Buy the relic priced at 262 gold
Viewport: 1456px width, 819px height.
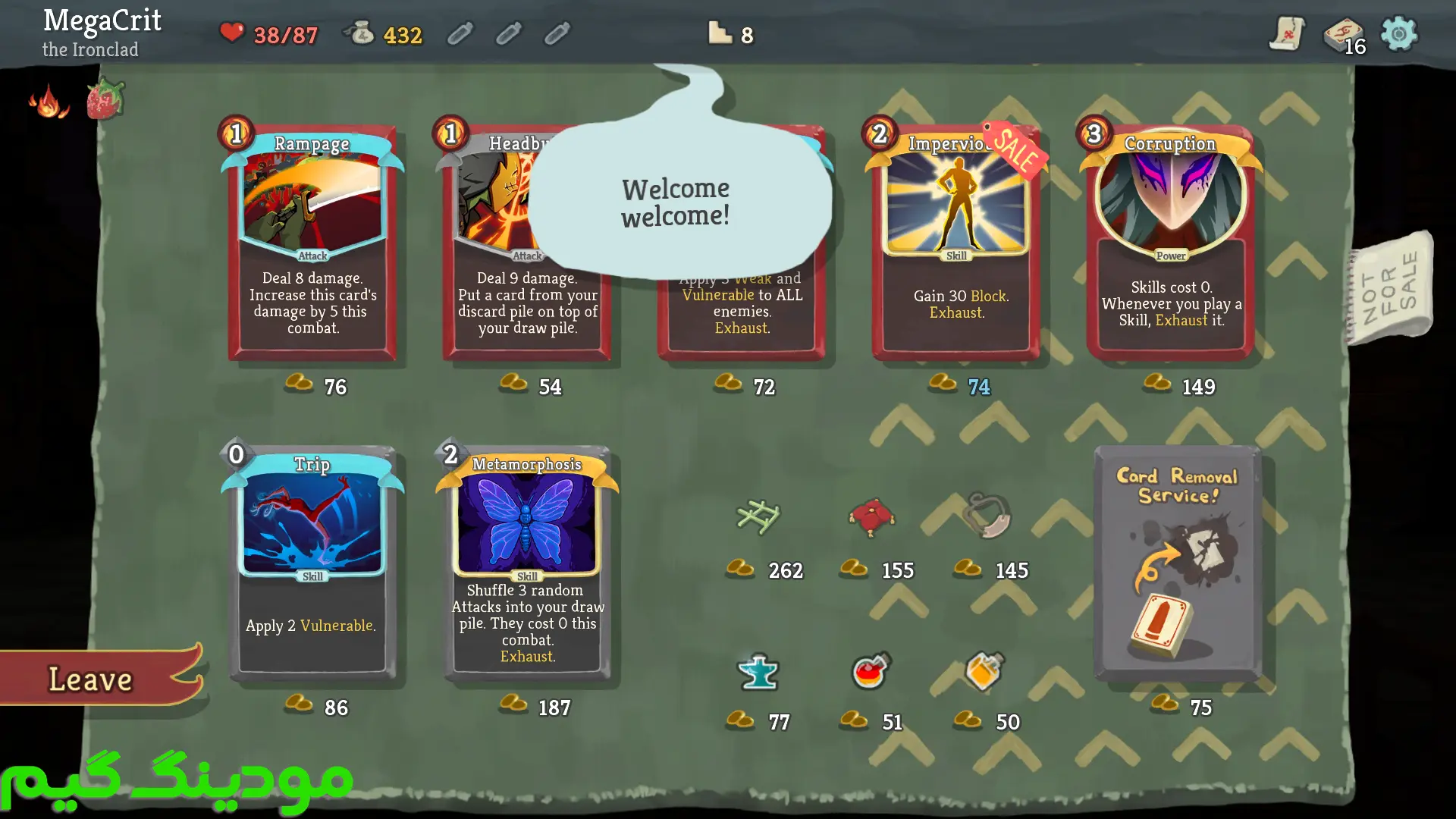pyautogui.click(x=758, y=517)
